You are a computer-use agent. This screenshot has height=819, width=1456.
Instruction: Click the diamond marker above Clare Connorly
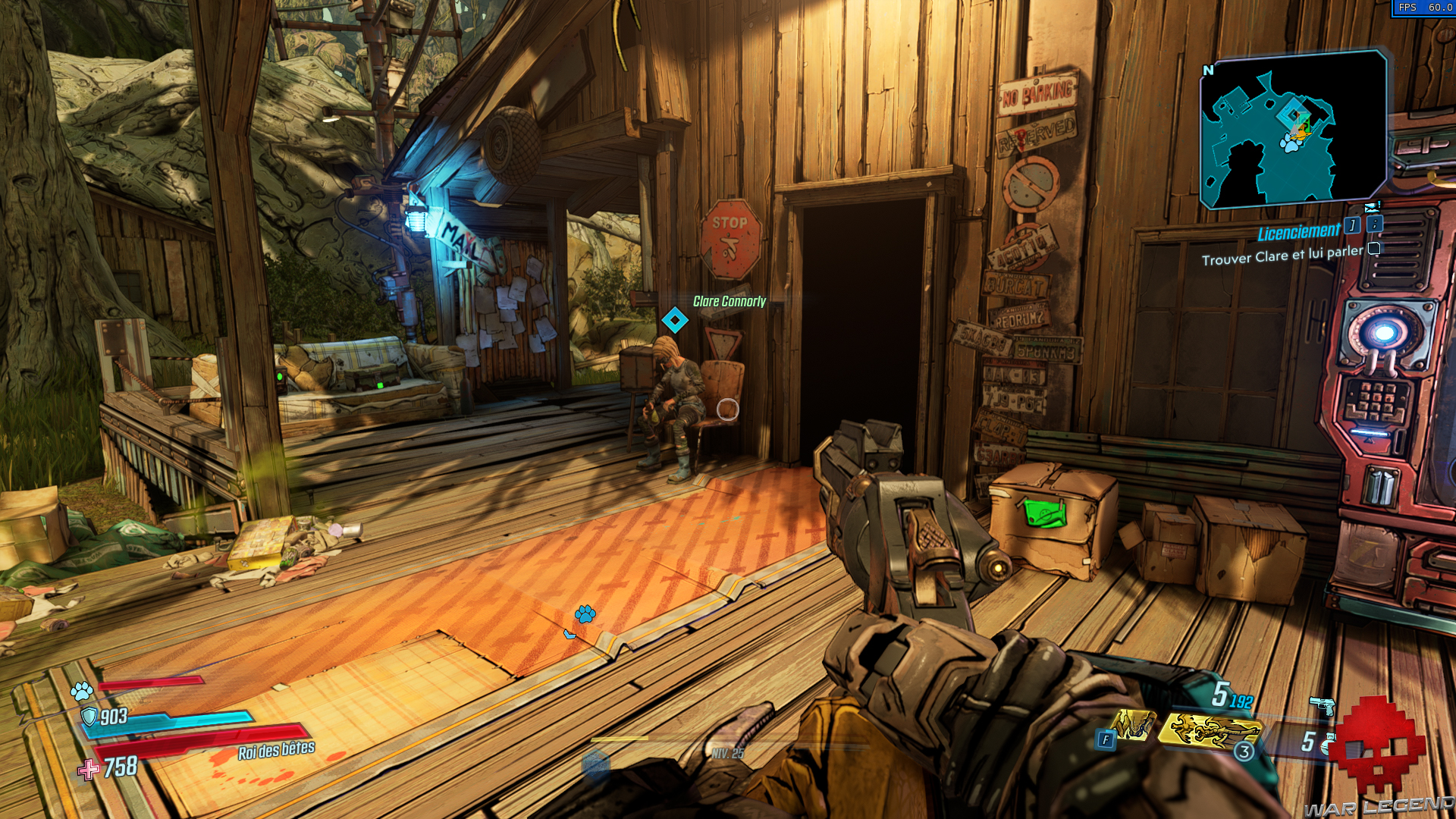[x=676, y=319]
